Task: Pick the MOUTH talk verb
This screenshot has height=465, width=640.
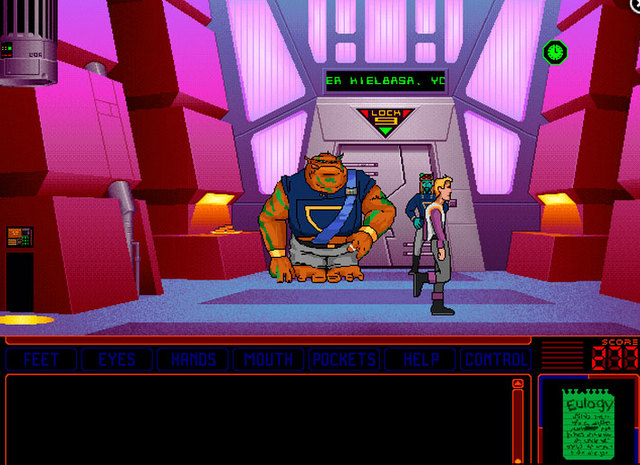Action: tap(269, 360)
